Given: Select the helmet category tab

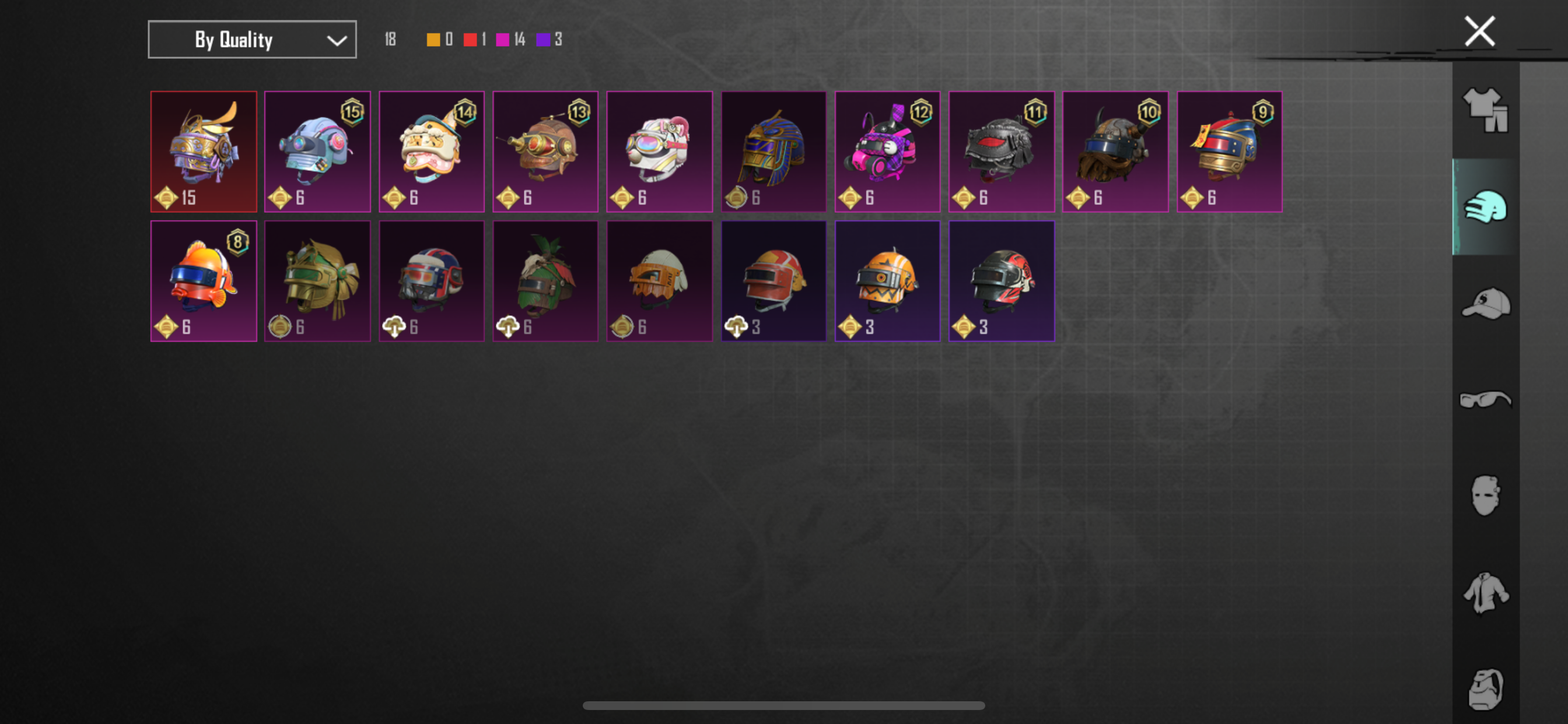Looking at the screenshot, I should (1485, 208).
